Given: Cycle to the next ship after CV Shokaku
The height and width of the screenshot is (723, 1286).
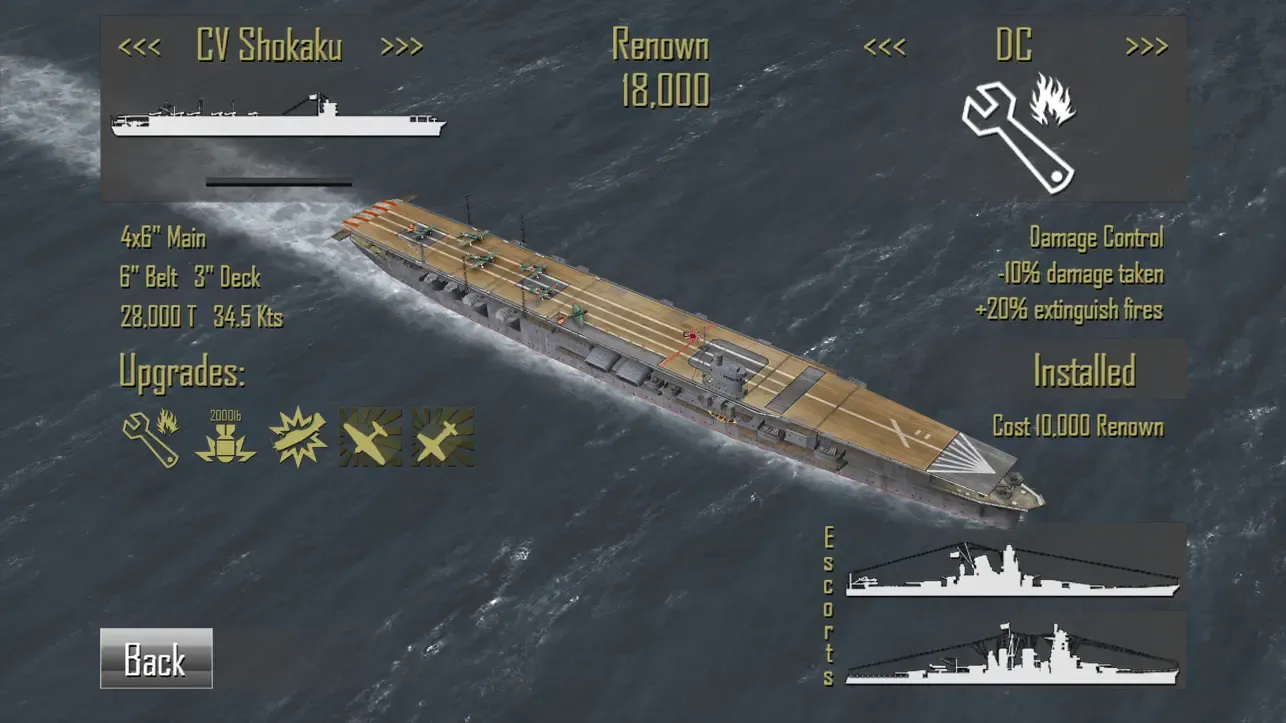Looking at the screenshot, I should 402,46.
